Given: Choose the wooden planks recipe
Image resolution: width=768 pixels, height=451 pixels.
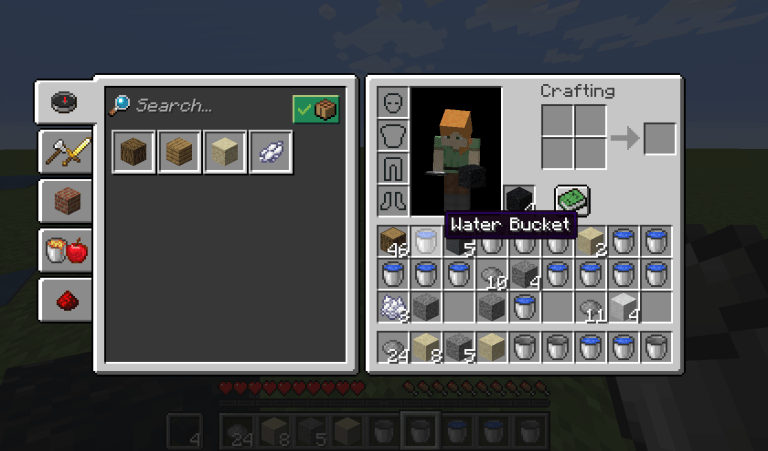Looking at the screenshot, I should [x=180, y=152].
